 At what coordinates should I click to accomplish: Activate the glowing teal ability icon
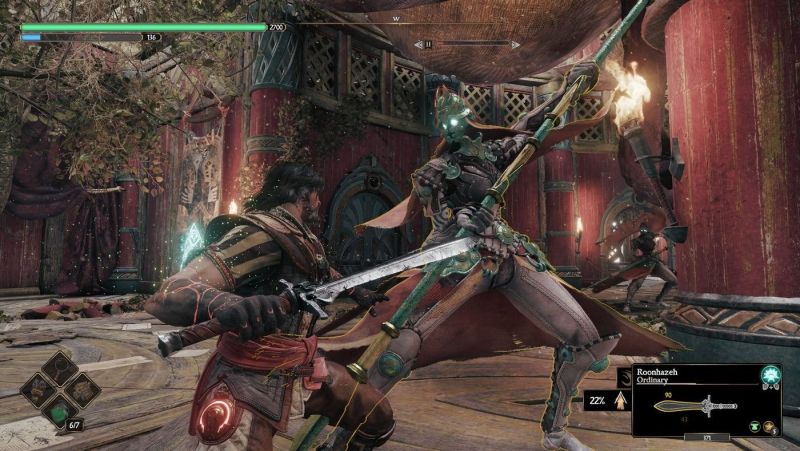pyautogui.click(x=771, y=376)
